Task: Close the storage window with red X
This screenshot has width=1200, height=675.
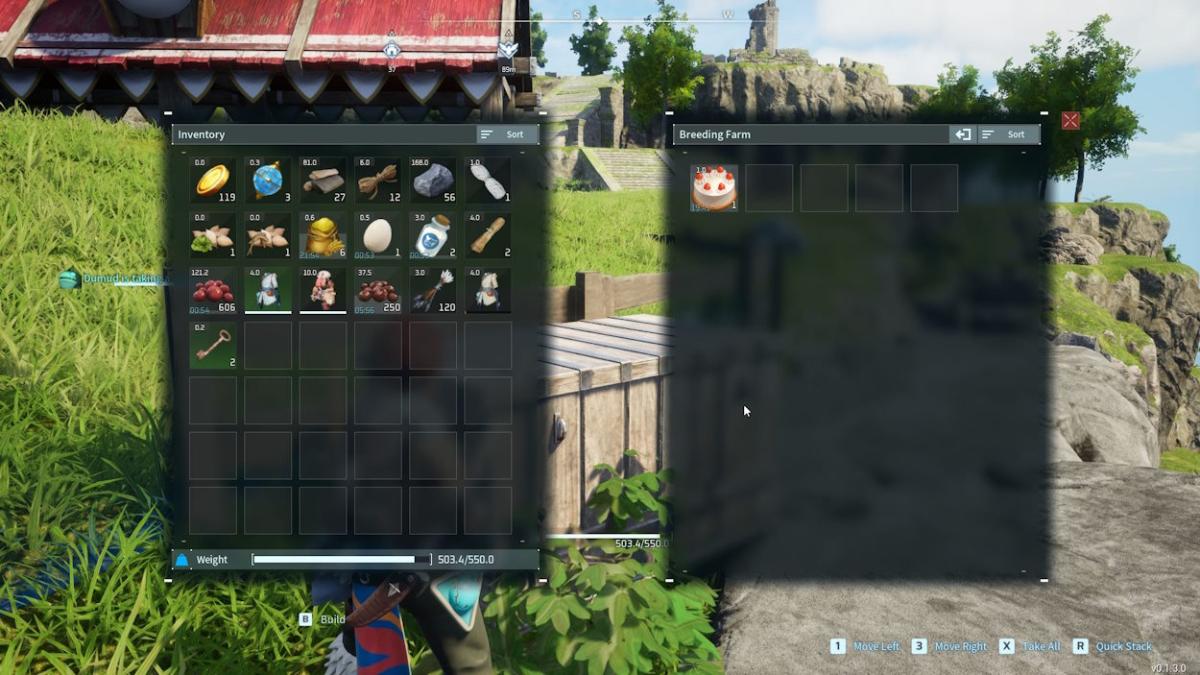Action: click(x=1070, y=121)
